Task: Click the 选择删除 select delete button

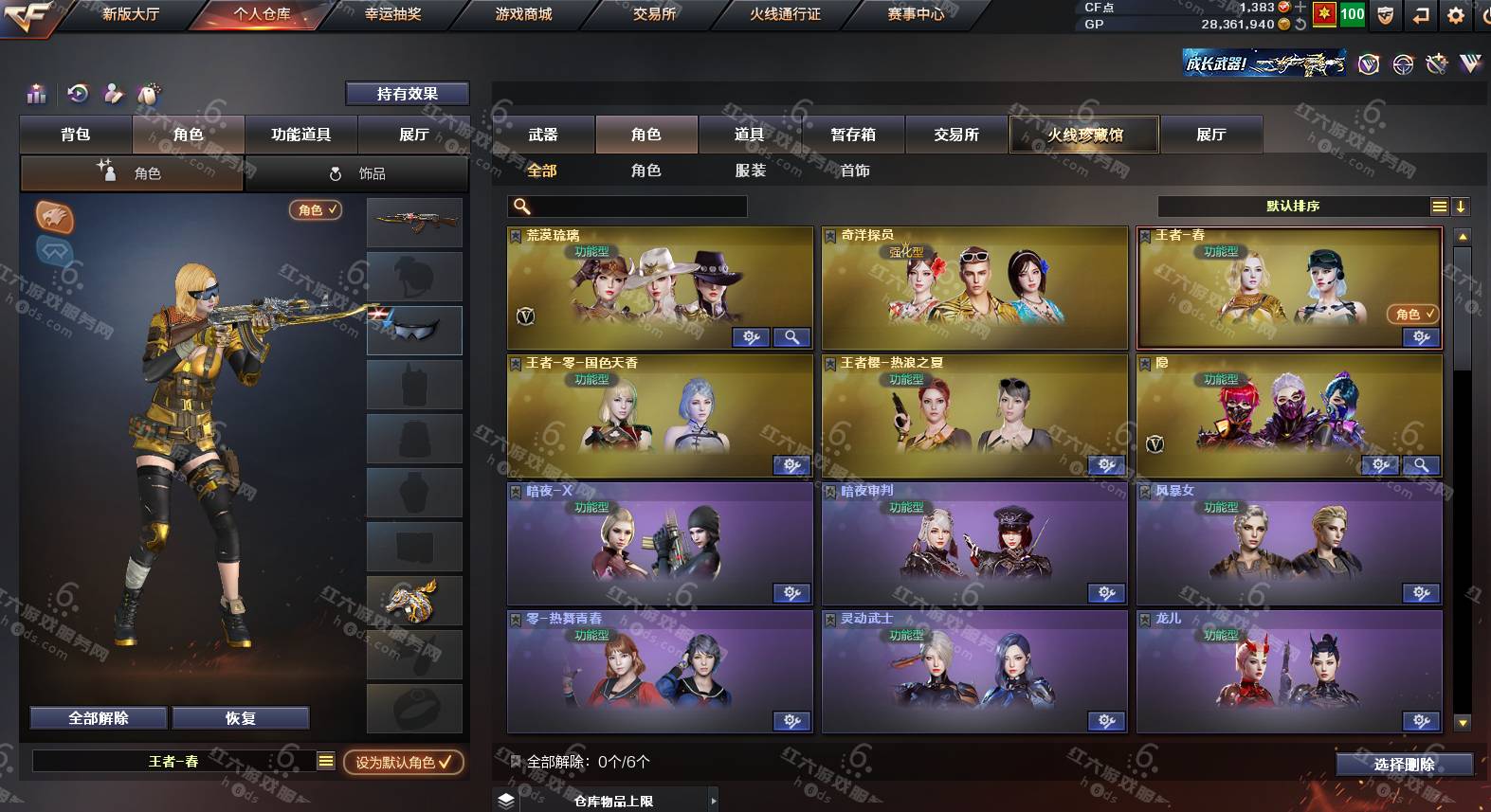Action: click(x=1404, y=764)
